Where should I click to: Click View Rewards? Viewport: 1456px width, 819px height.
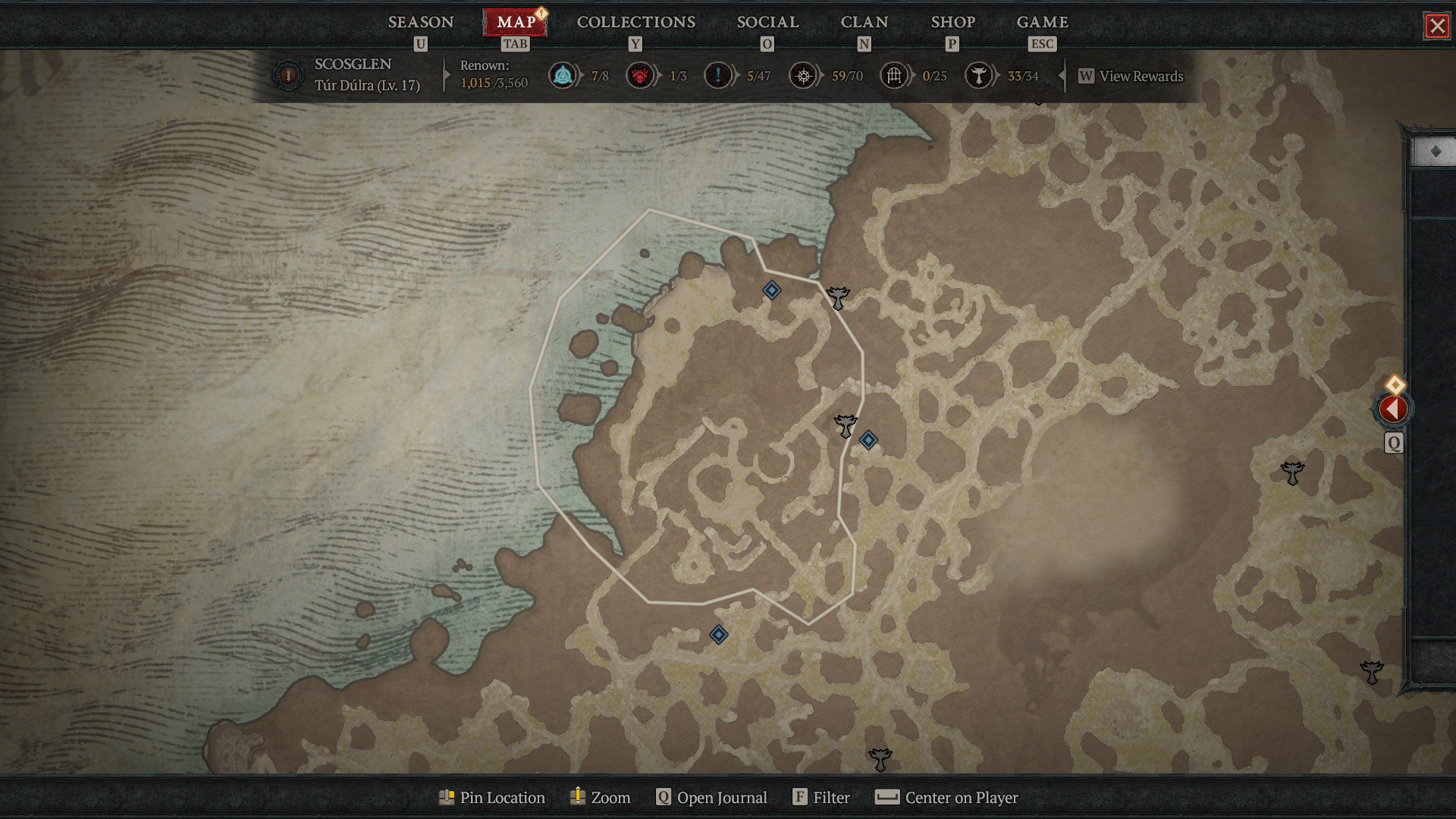tap(1141, 76)
